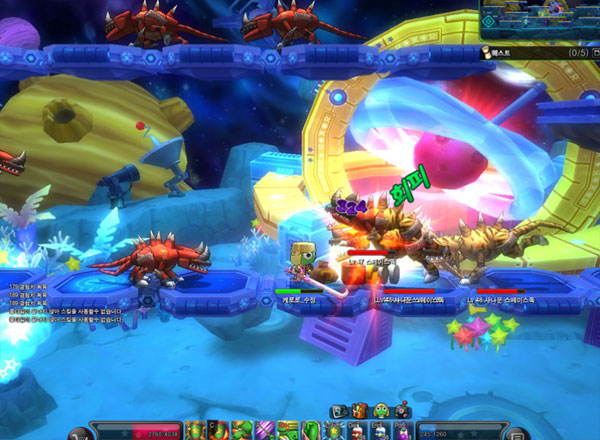Select the green Keroro face icon above hotbar
This screenshot has height=440, width=600.
(x=381, y=410)
